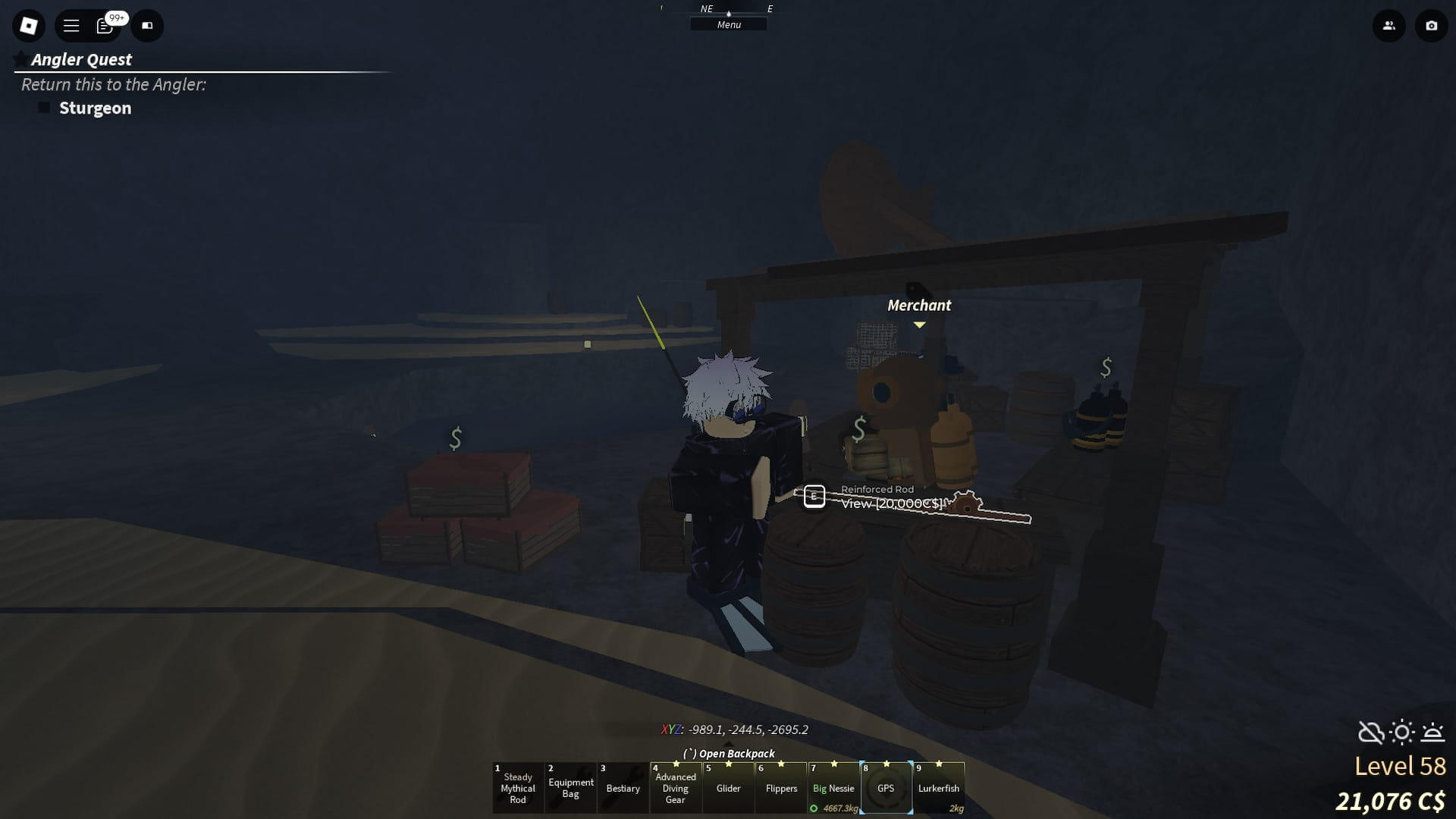Click the Open Backpack label
Image resolution: width=1456 pixels, height=819 pixels.
point(729,753)
